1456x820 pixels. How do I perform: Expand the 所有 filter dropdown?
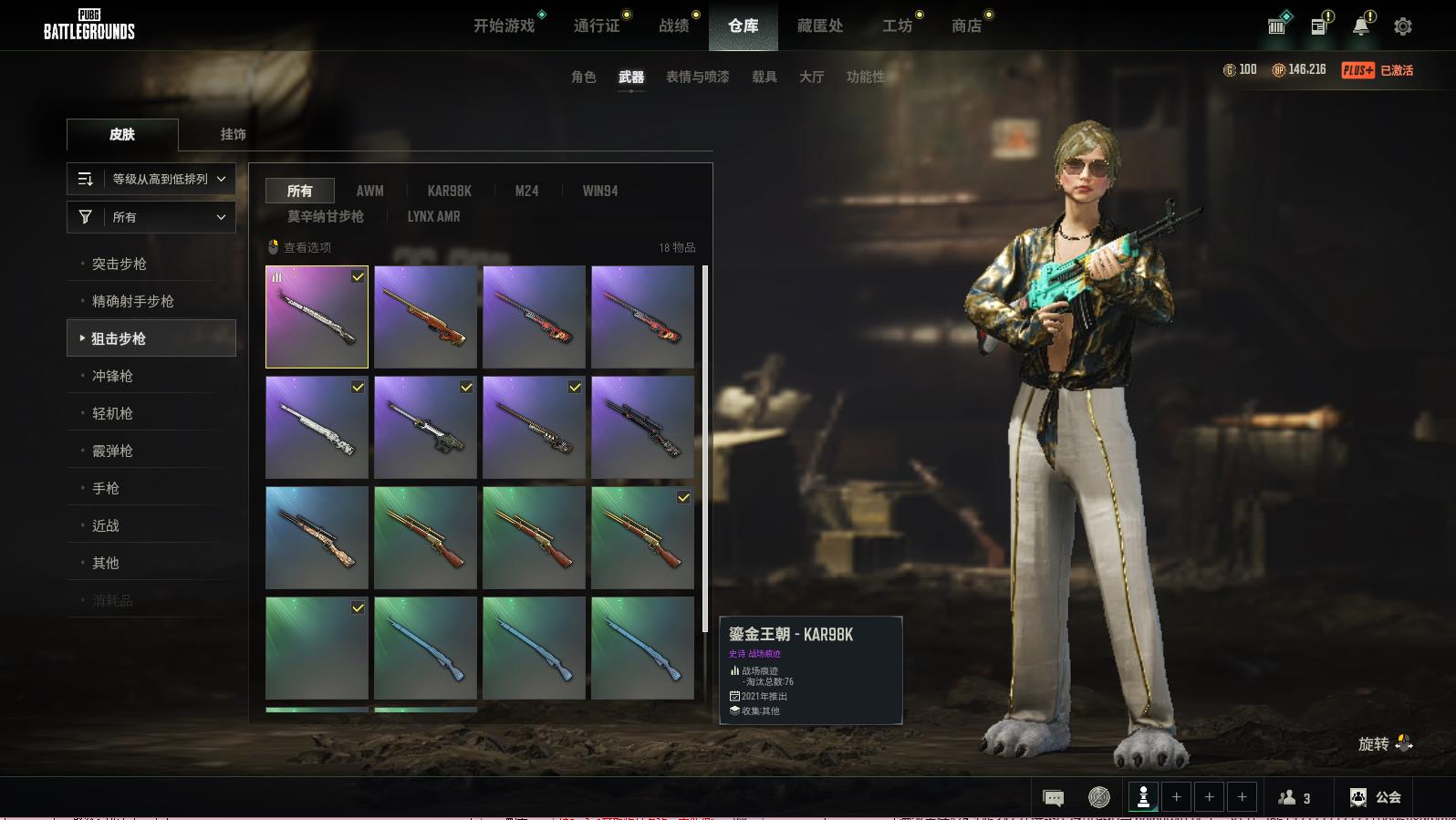[x=151, y=217]
